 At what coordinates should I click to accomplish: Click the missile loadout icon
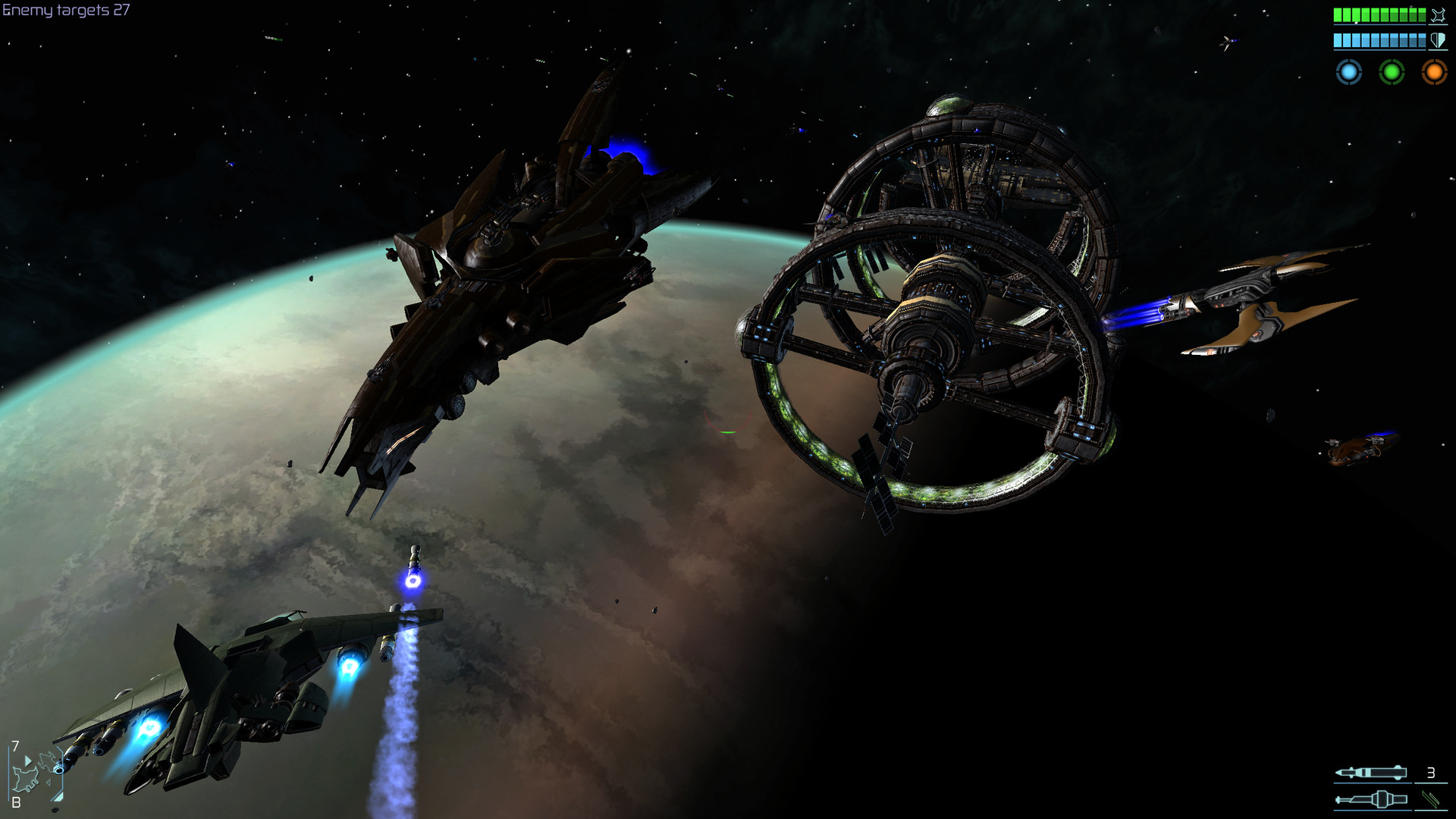(1371, 772)
